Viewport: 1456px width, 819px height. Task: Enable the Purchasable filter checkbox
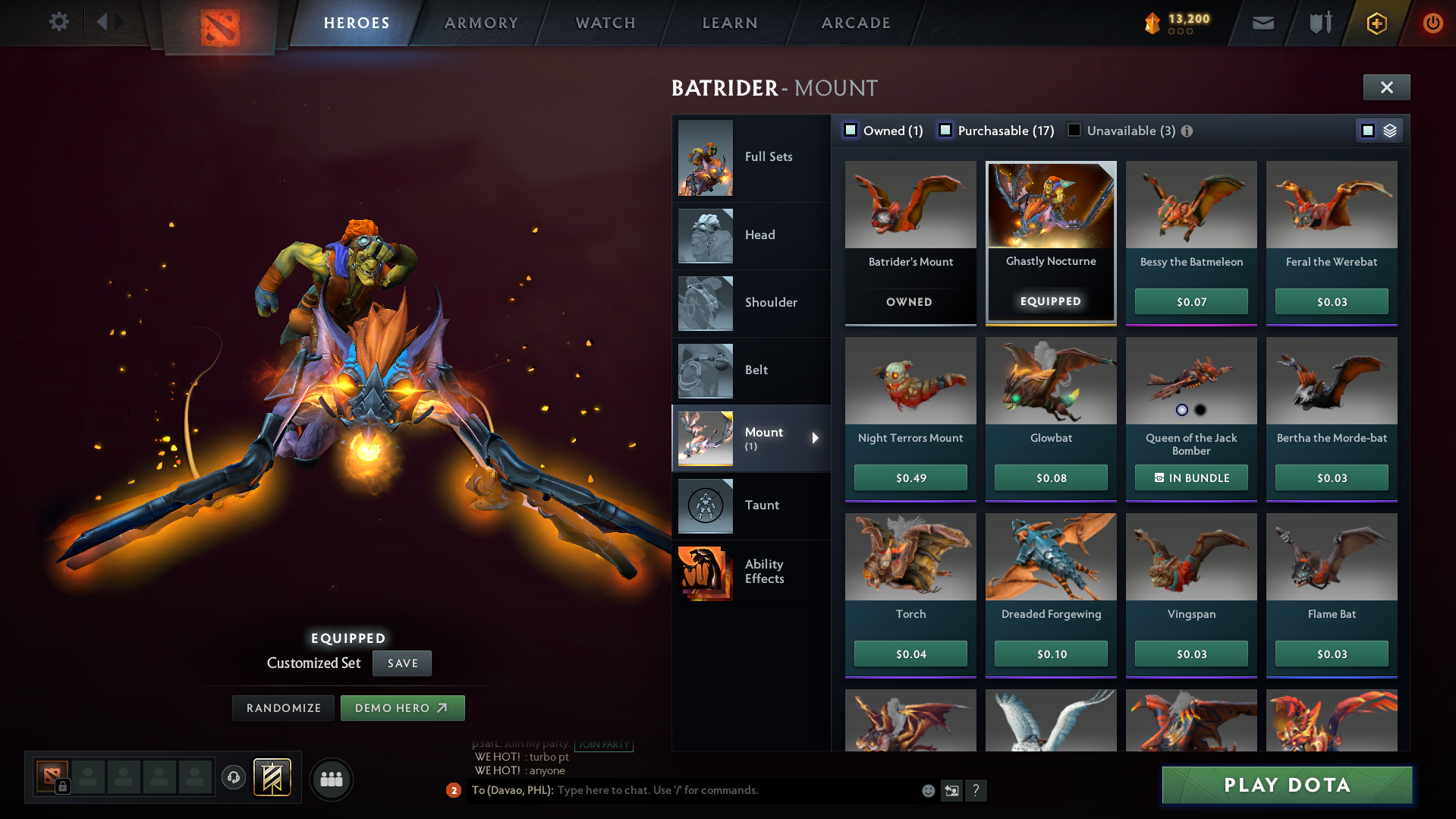[x=945, y=130]
